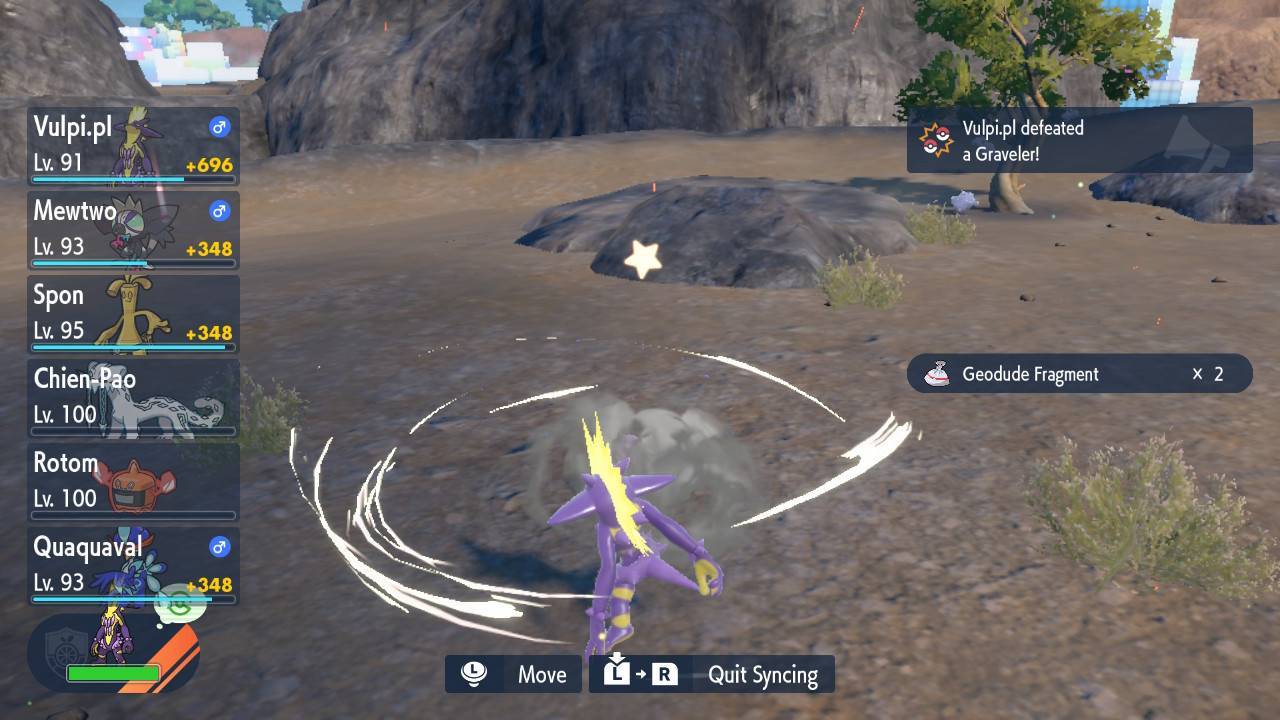This screenshot has height=720, width=1280.
Task: Choose Quaquaval in the party panel
Action: (x=133, y=566)
